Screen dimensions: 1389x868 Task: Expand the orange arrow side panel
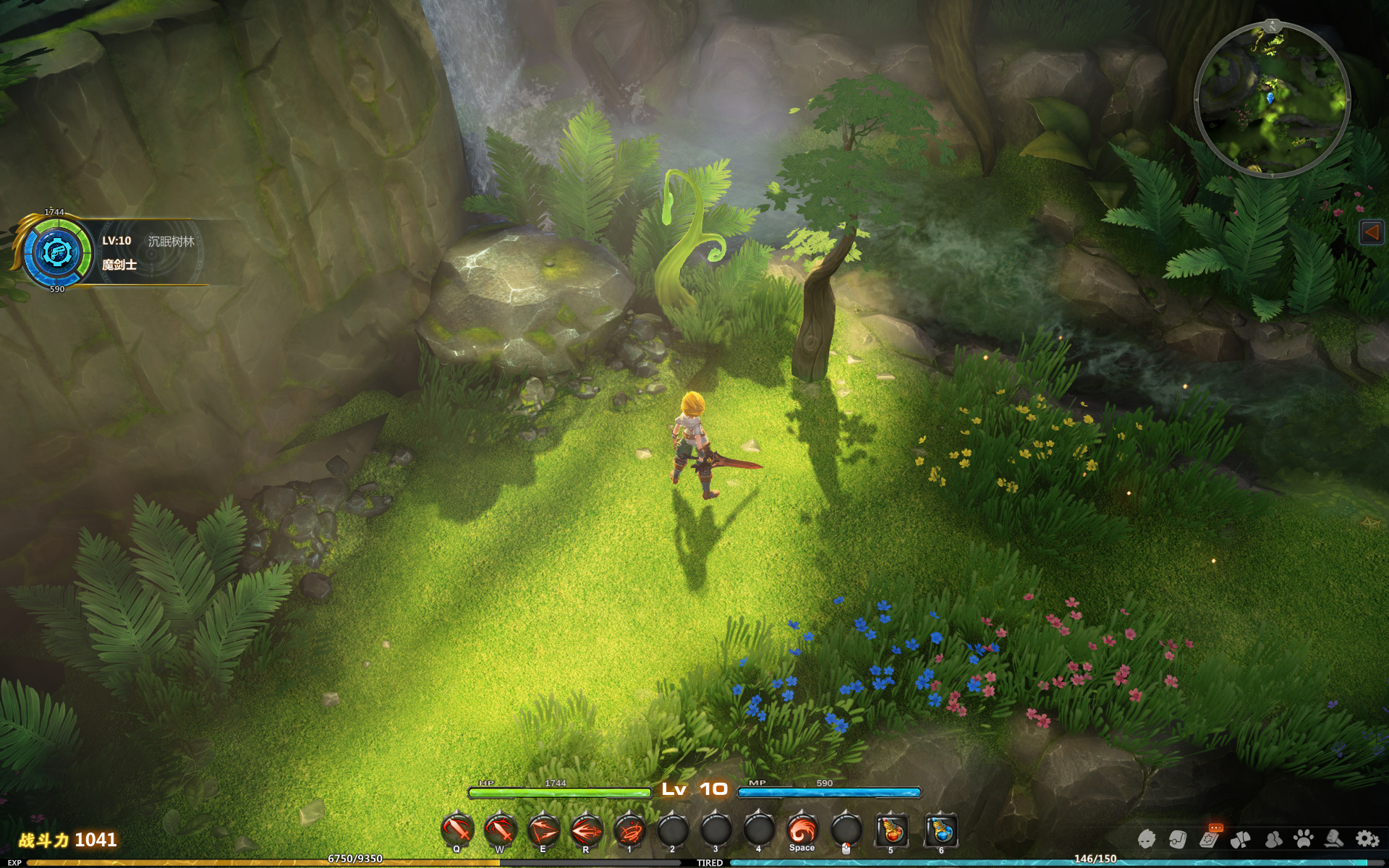tap(1372, 232)
